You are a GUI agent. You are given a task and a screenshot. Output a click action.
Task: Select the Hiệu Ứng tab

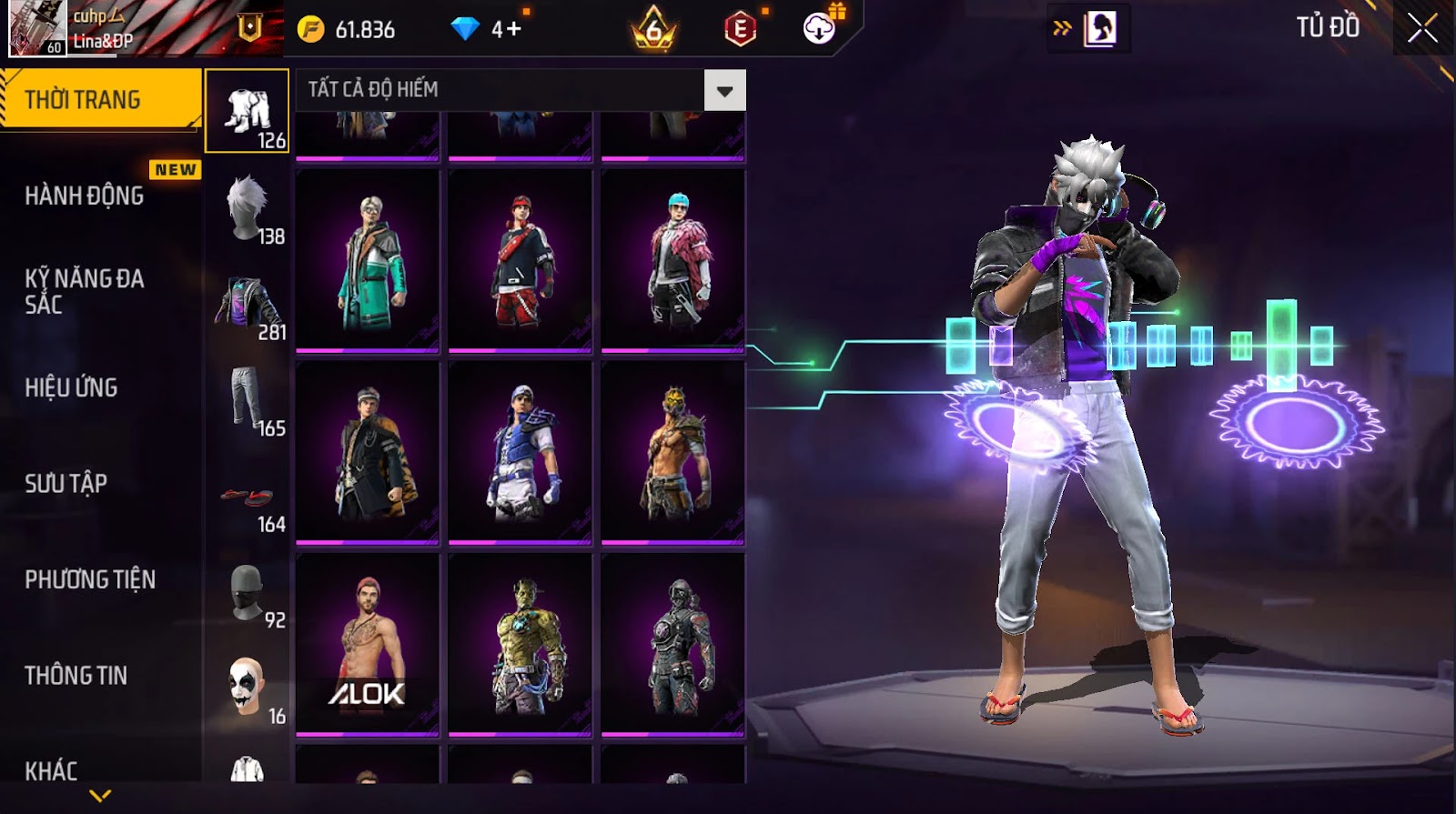[71, 387]
